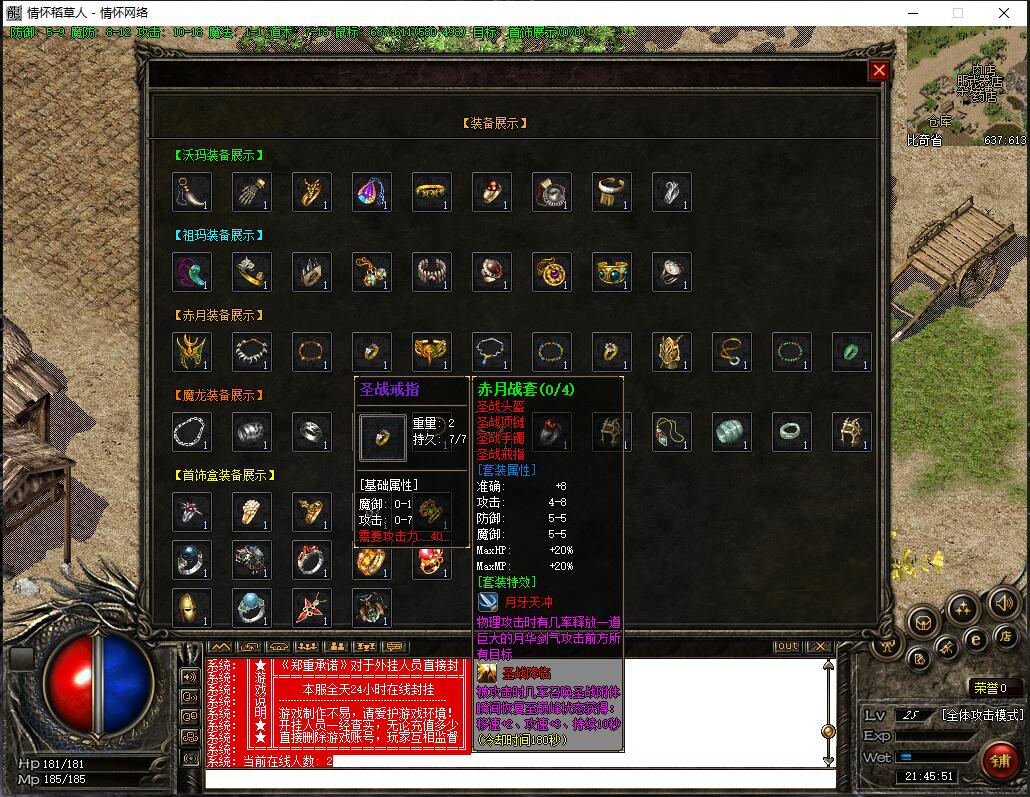Pick the glove item in Woma row
The height and width of the screenshot is (797, 1030).
pyautogui.click(x=252, y=192)
